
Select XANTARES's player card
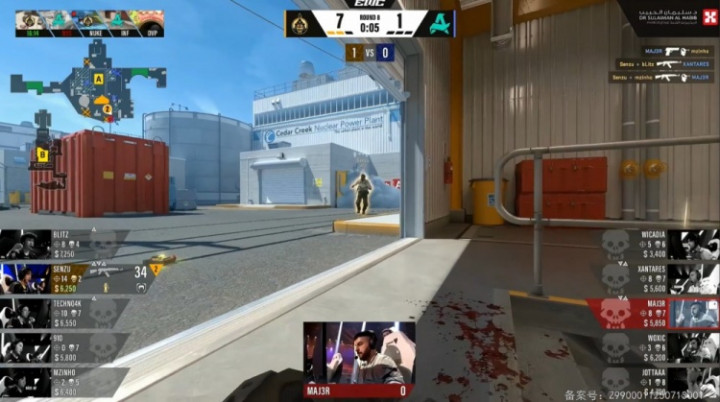[x=658, y=278]
